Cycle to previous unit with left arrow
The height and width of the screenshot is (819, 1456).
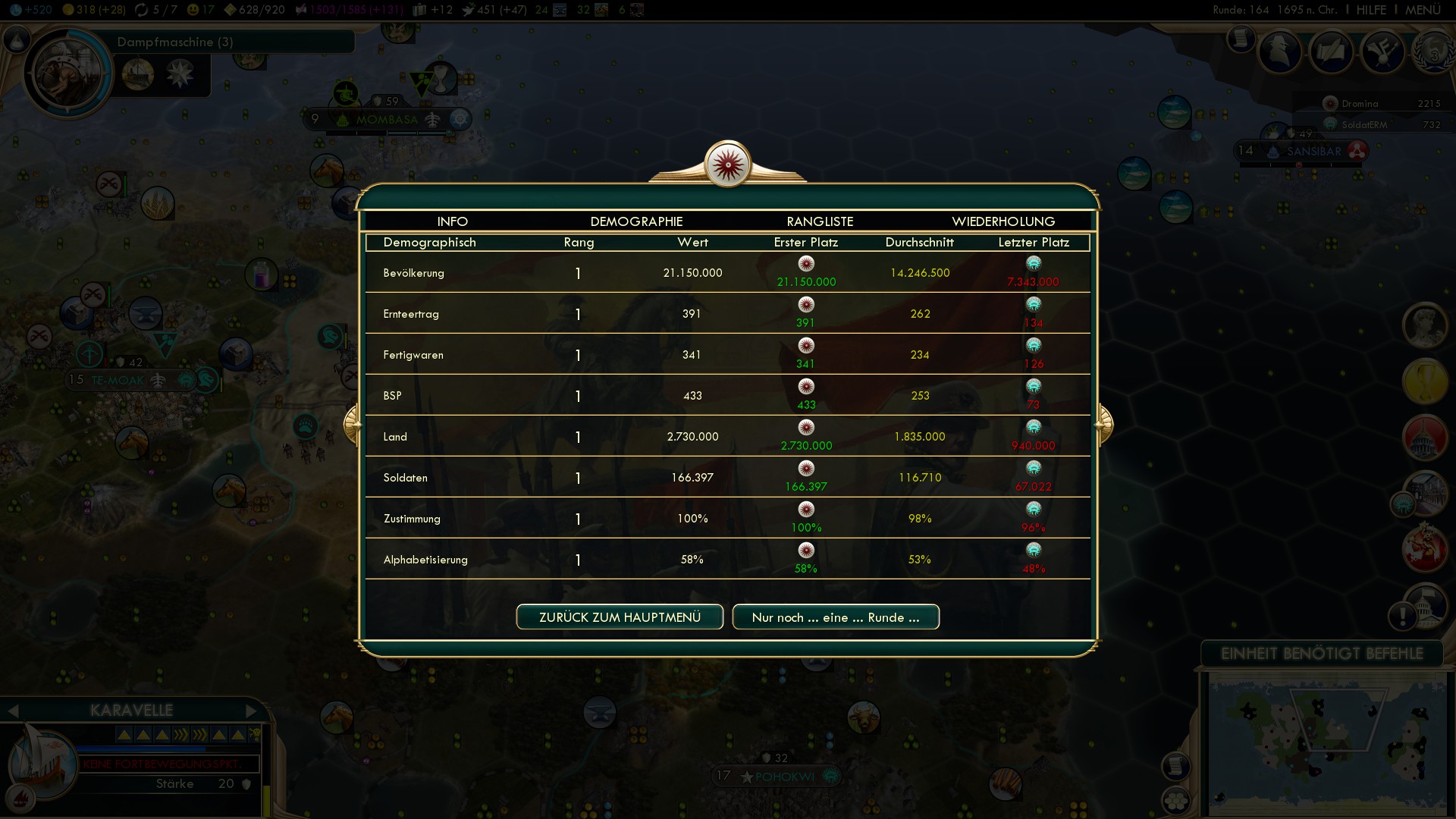13,711
